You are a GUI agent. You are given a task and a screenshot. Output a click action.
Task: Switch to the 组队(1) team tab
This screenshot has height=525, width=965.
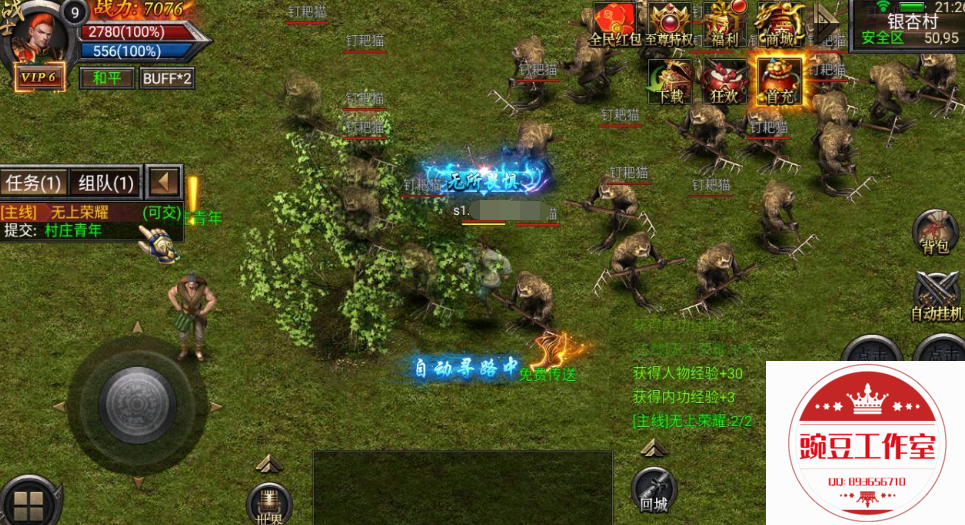(x=105, y=183)
